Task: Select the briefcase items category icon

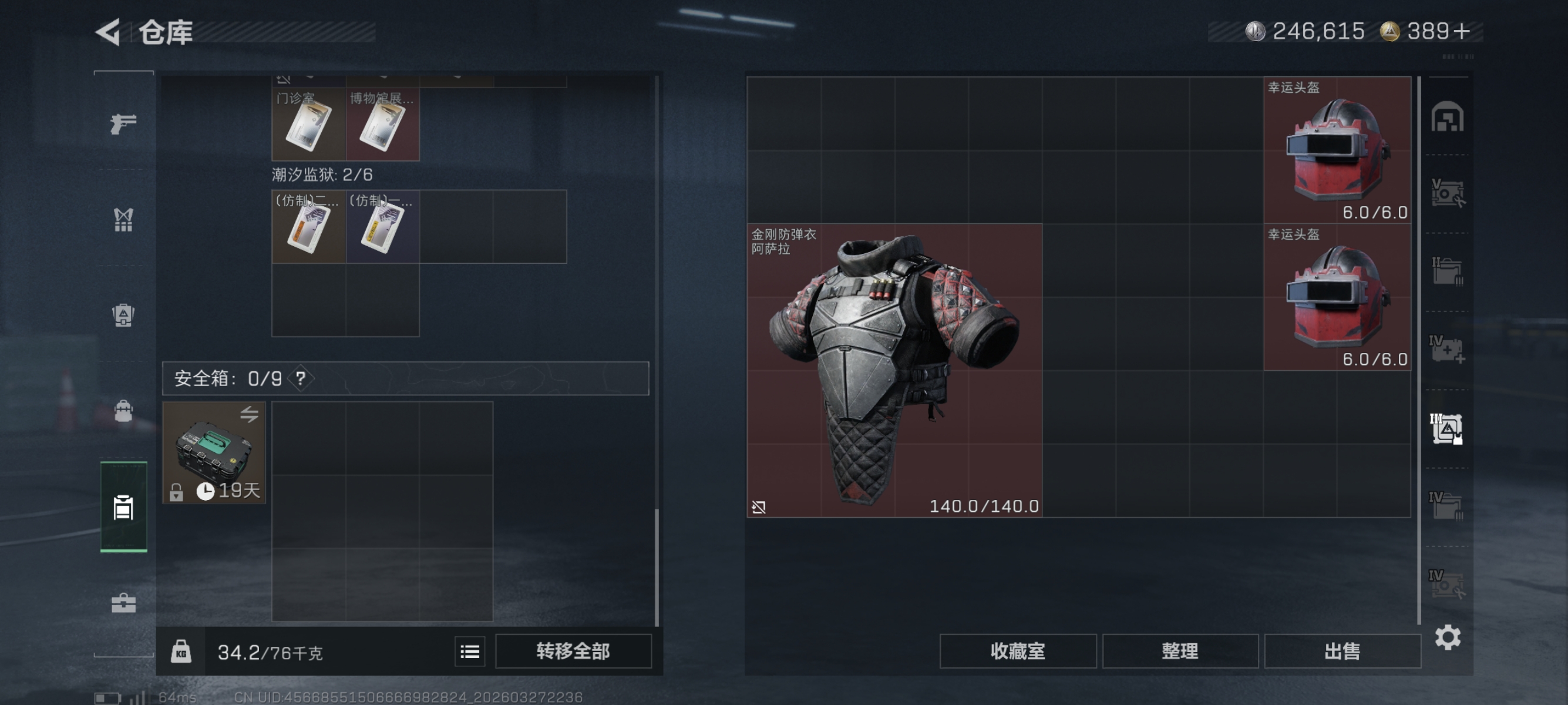Action: pyautogui.click(x=123, y=602)
